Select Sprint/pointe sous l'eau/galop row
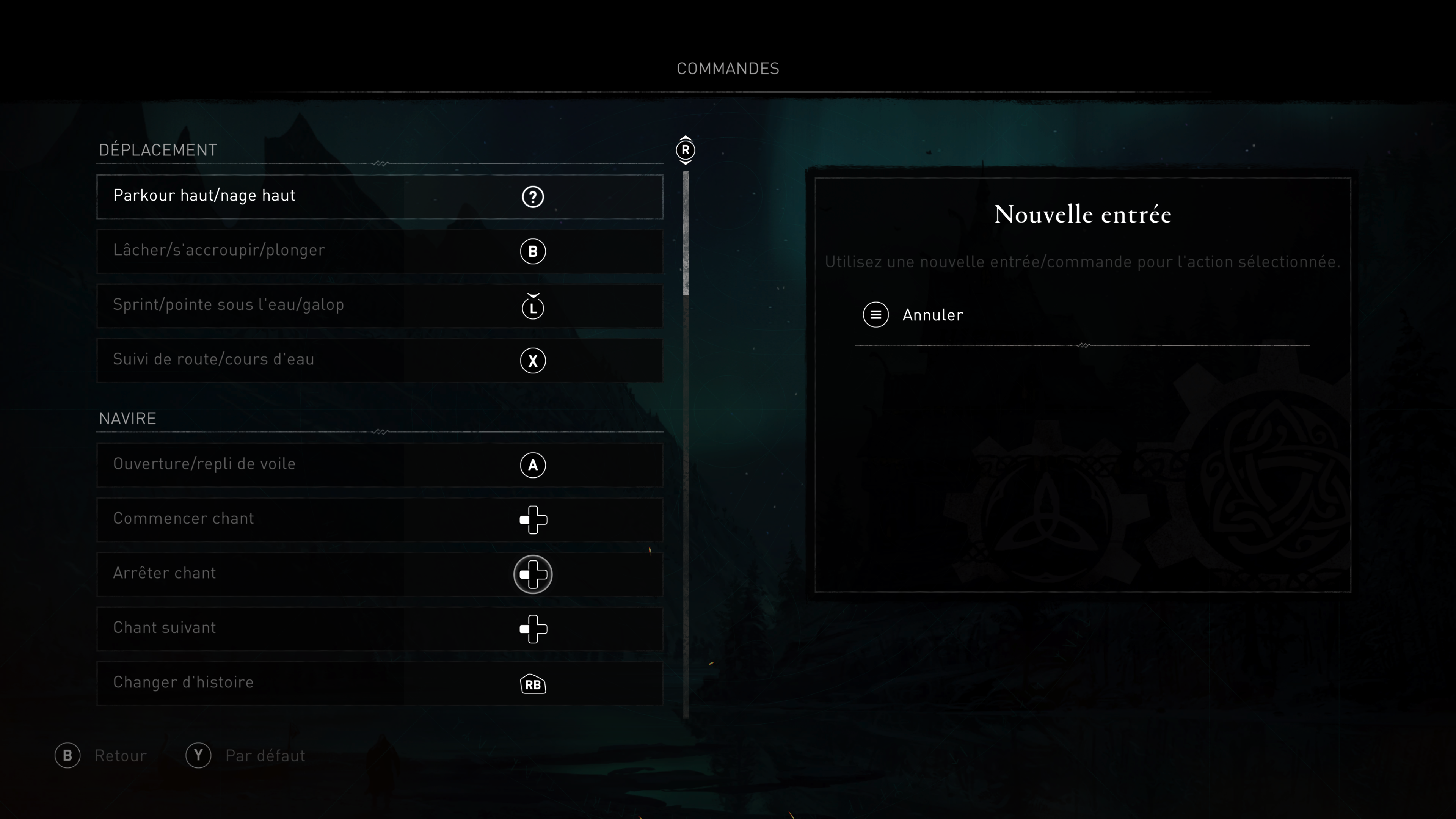Screen dimensions: 1456x819 coord(379,306)
